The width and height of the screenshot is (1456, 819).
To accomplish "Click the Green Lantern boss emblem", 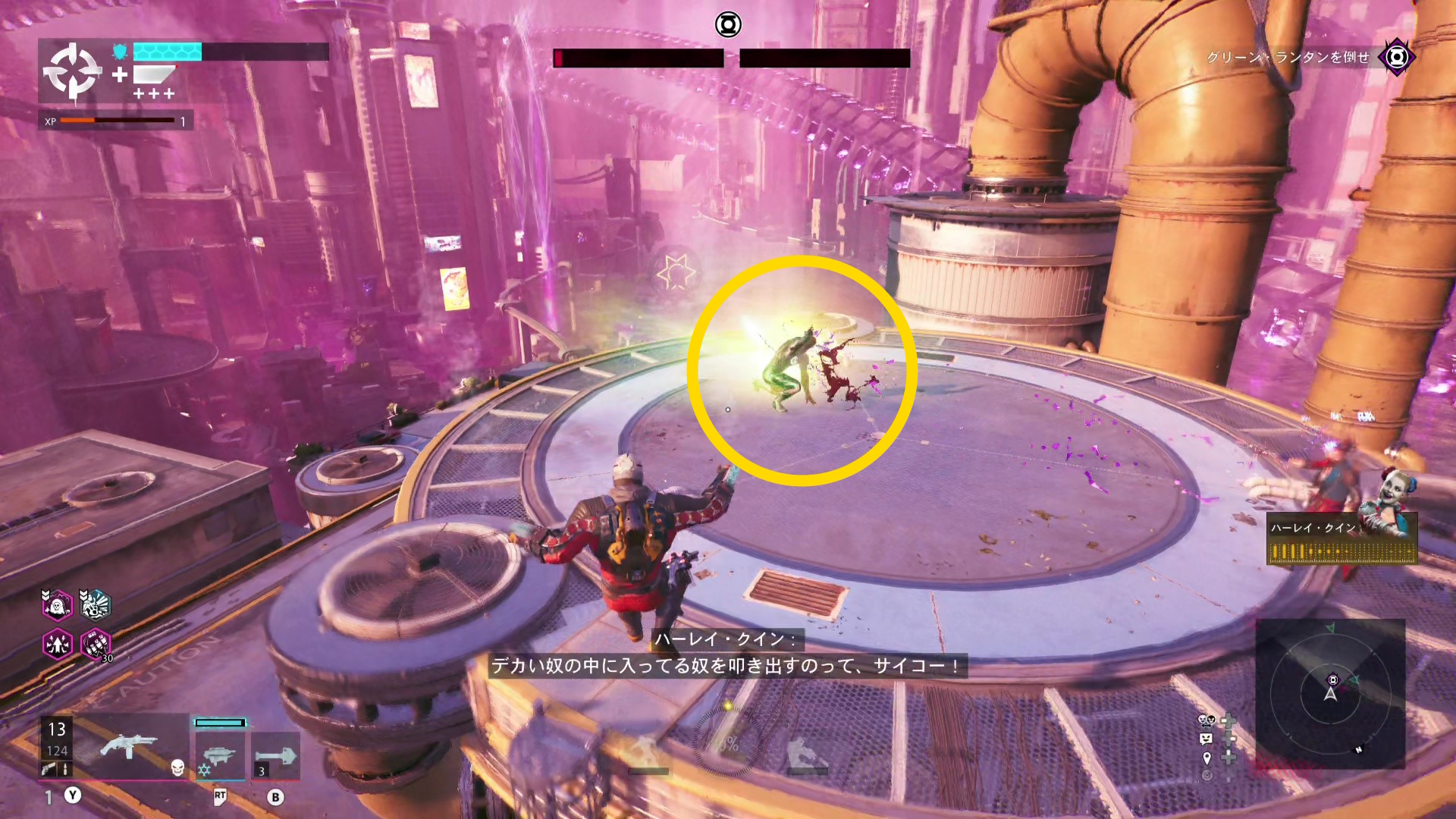I will [x=727, y=25].
